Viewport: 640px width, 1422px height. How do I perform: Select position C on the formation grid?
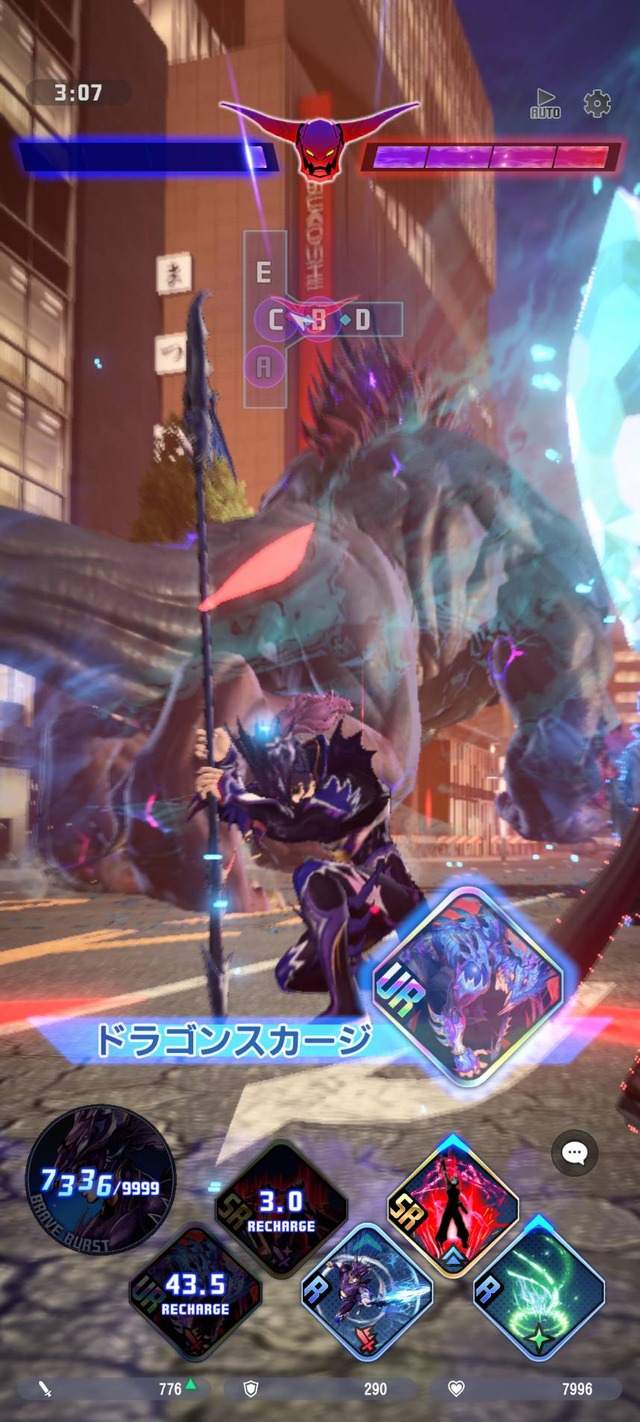tap(274, 320)
